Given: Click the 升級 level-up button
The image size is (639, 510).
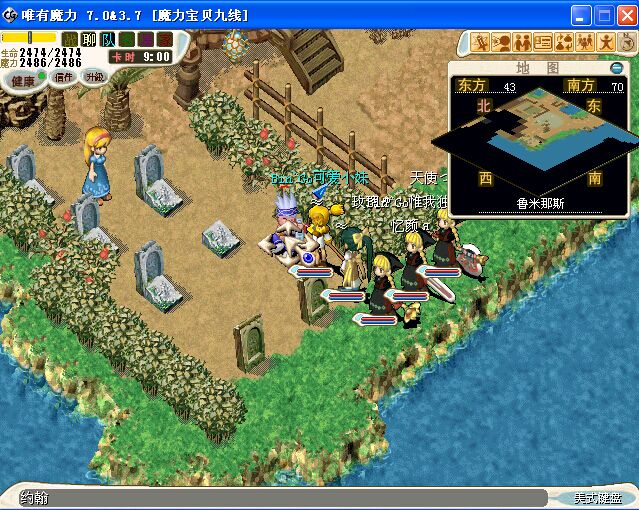Looking at the screenshot, I should tap(95, 77).
